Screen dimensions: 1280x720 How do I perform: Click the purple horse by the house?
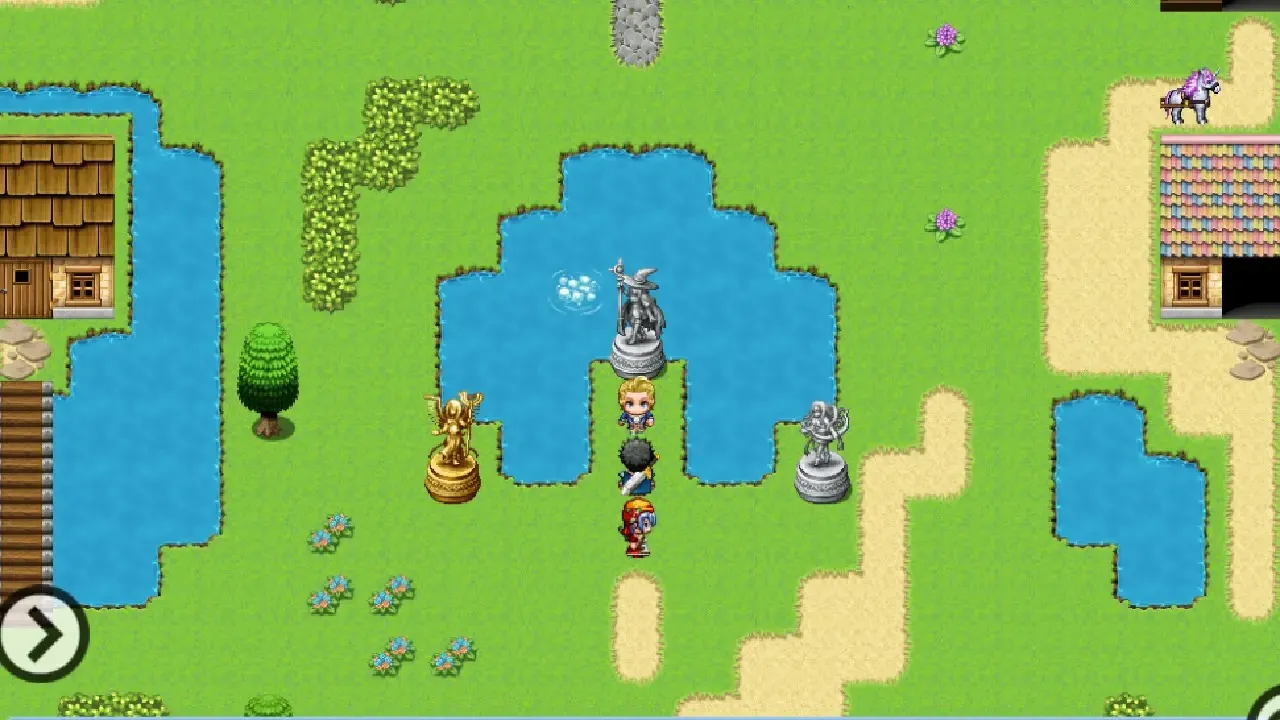[x=1193, y=93]
